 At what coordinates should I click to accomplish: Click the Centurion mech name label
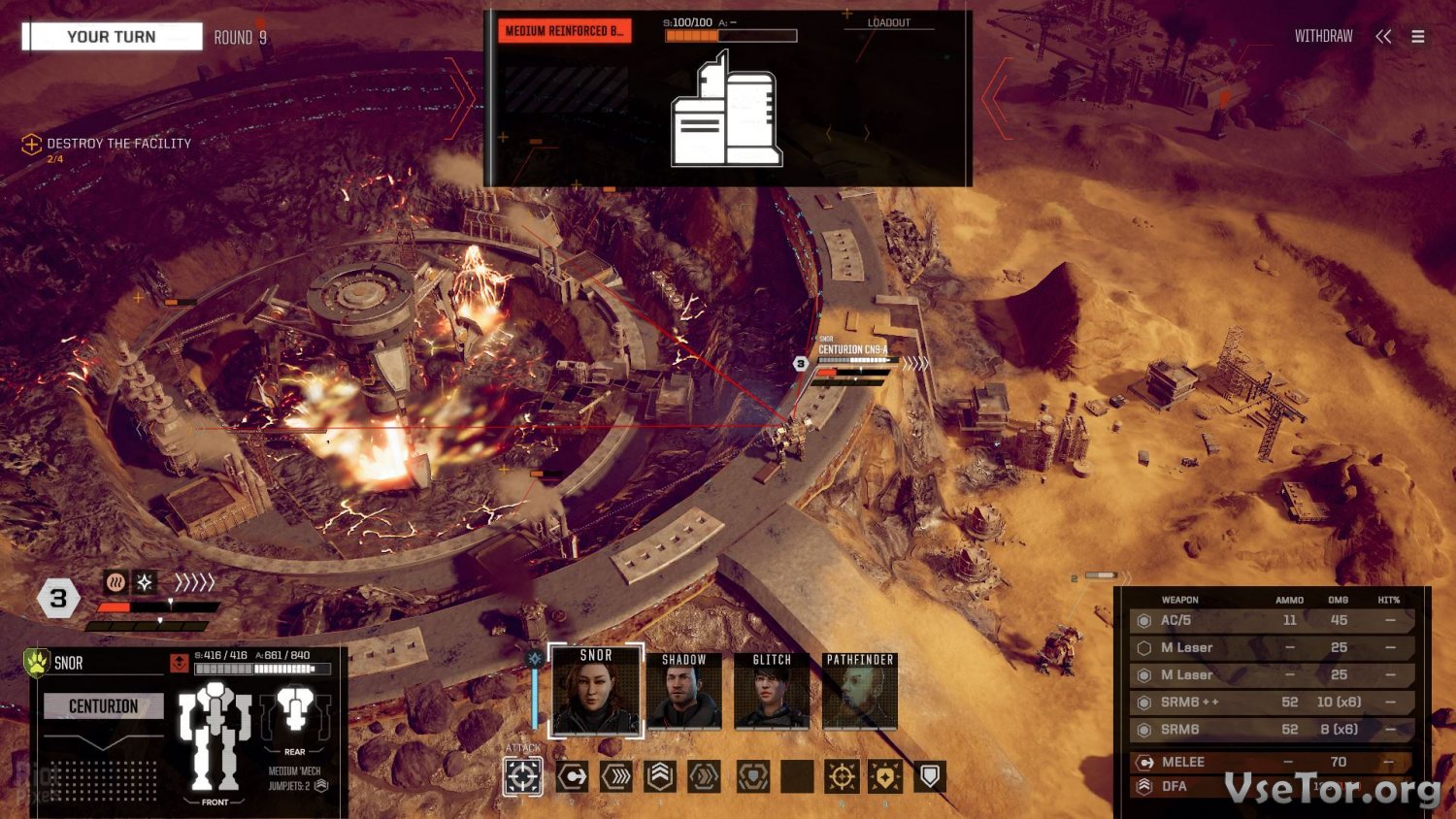pyautogui.click(x=104, y=706)
